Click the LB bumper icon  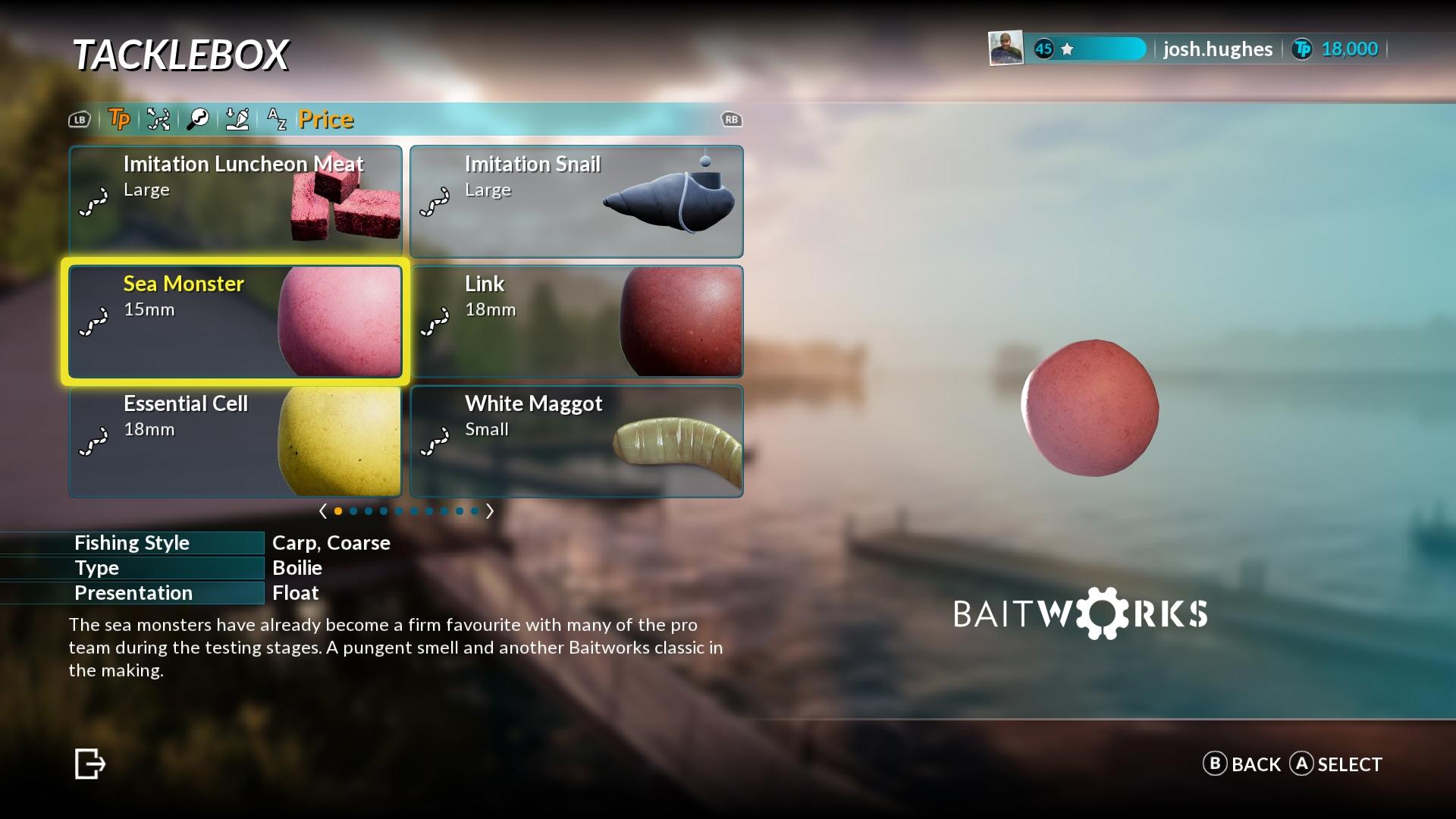tap(79, 120)
